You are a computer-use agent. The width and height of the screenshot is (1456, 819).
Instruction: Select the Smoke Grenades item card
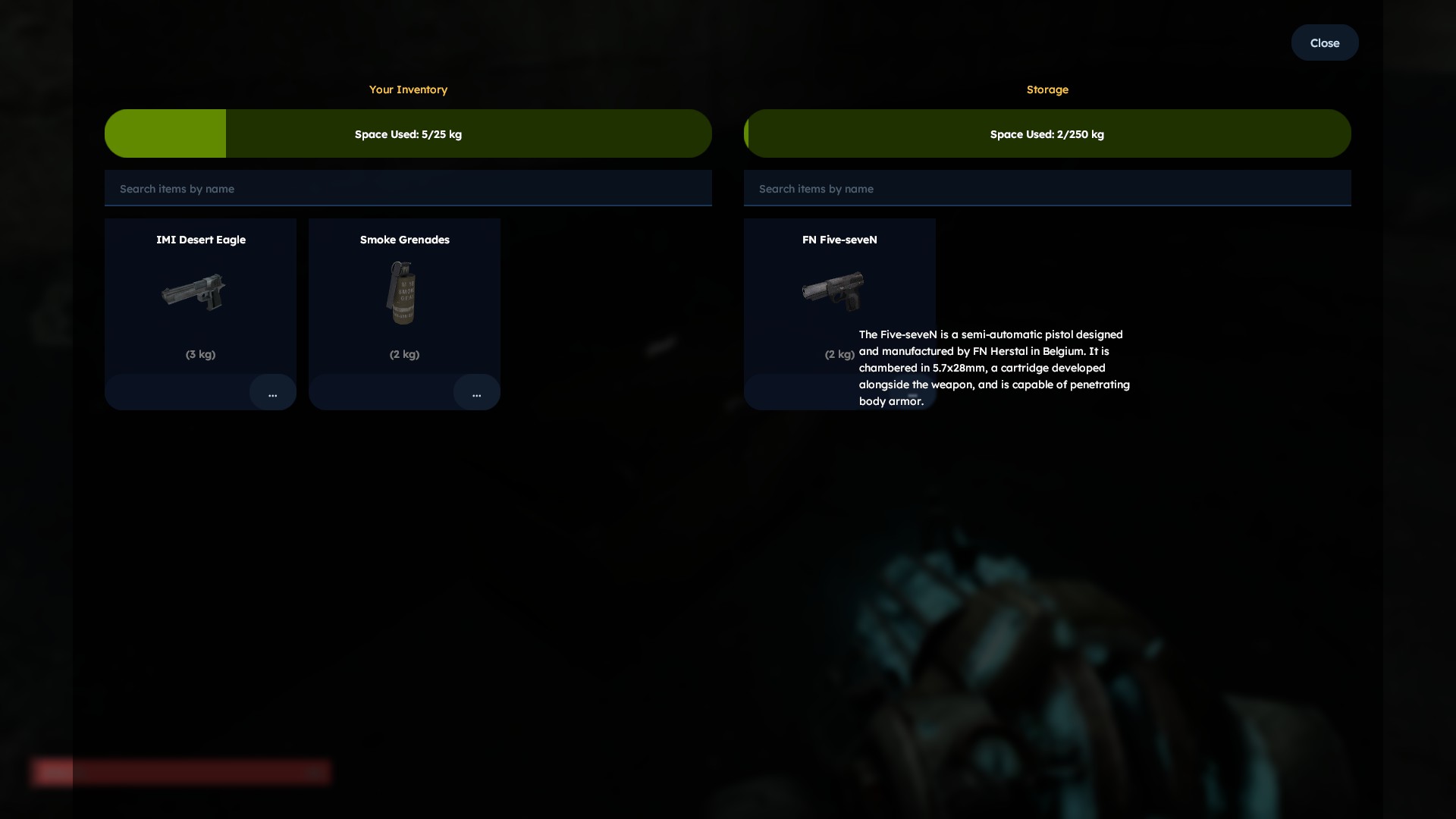pos(404,296)
